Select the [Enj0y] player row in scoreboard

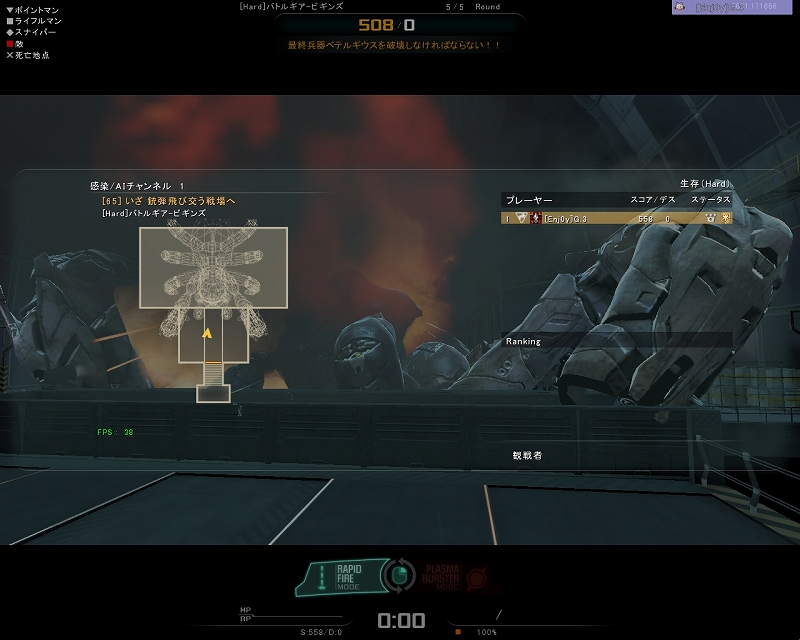[x=616, y=218]
